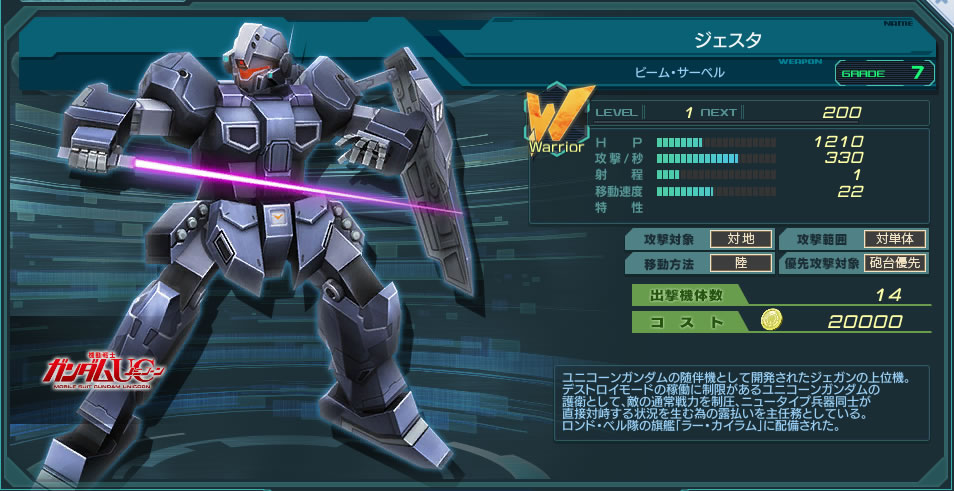Image resolution: width=954 pixels, height=491 pixels.
Task: Select the 対単体 attack range tag
Action: tap(895, 239)
